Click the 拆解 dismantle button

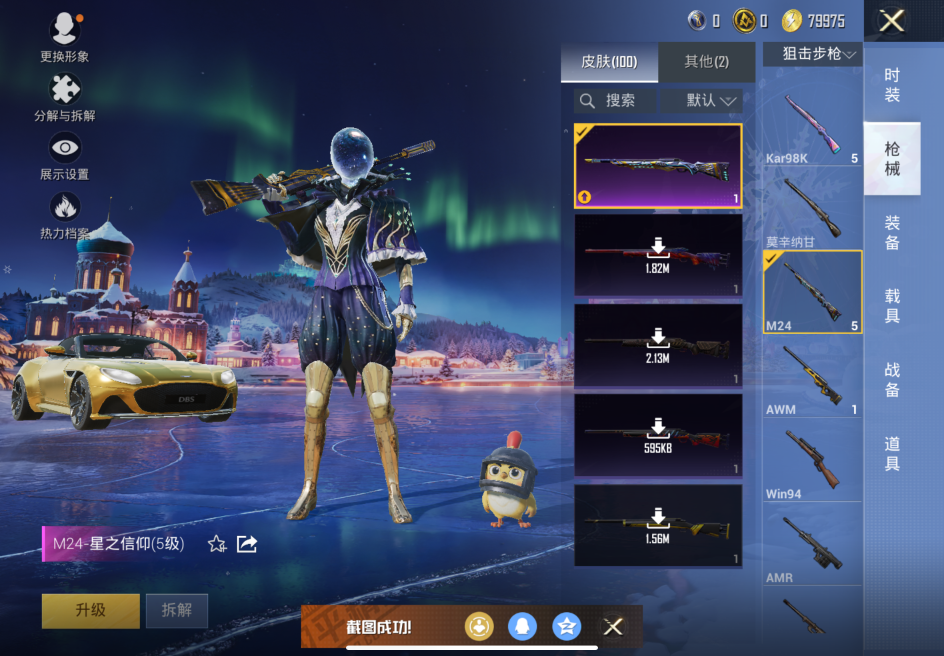(176, 610)
